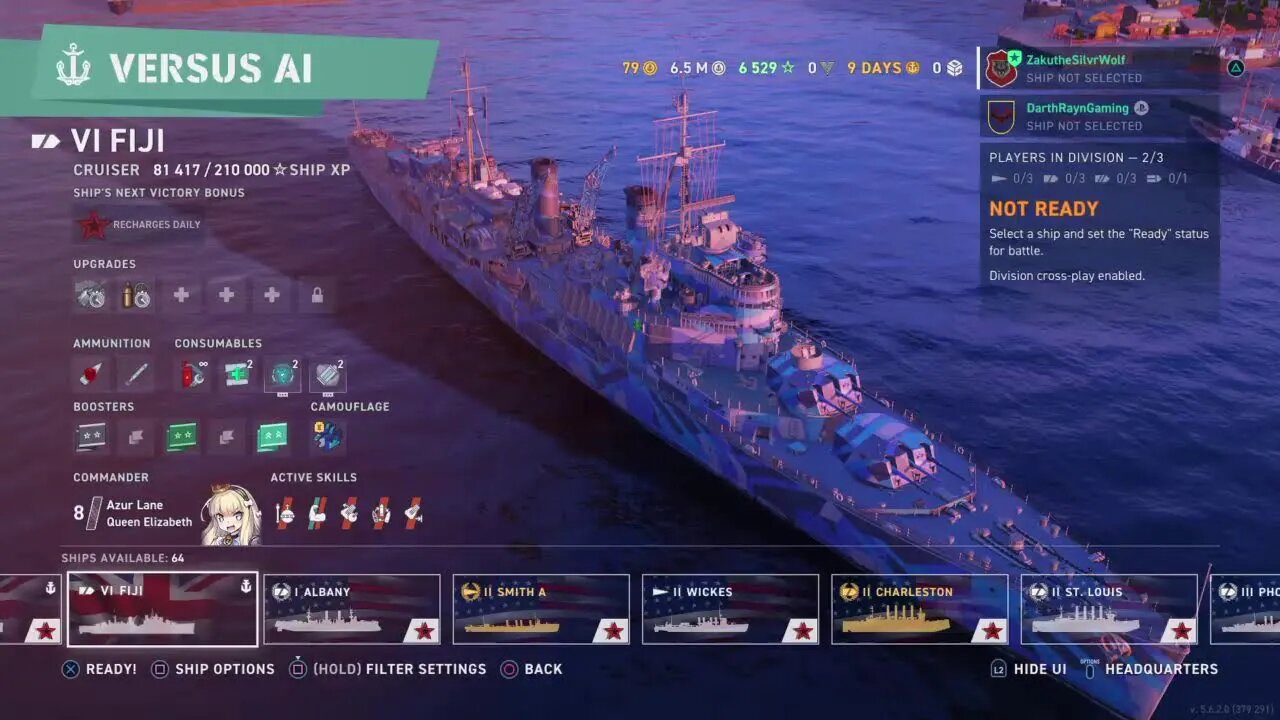This screenshot has height=720, width=1280.
Task: Open the locked upgrade slot
Action: point(317,296)
